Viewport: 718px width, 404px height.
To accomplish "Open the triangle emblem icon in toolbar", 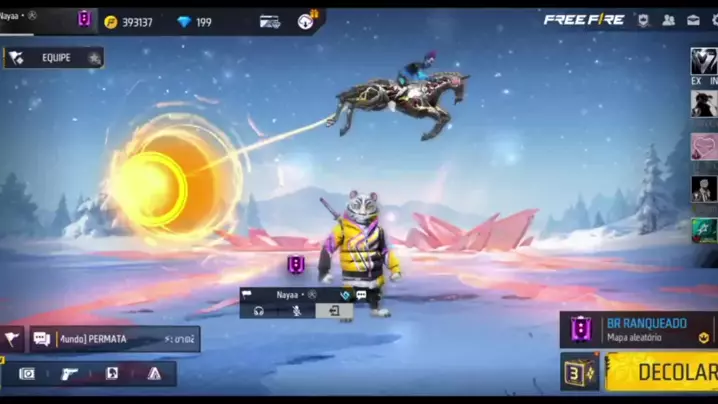I will coord(154,374).
